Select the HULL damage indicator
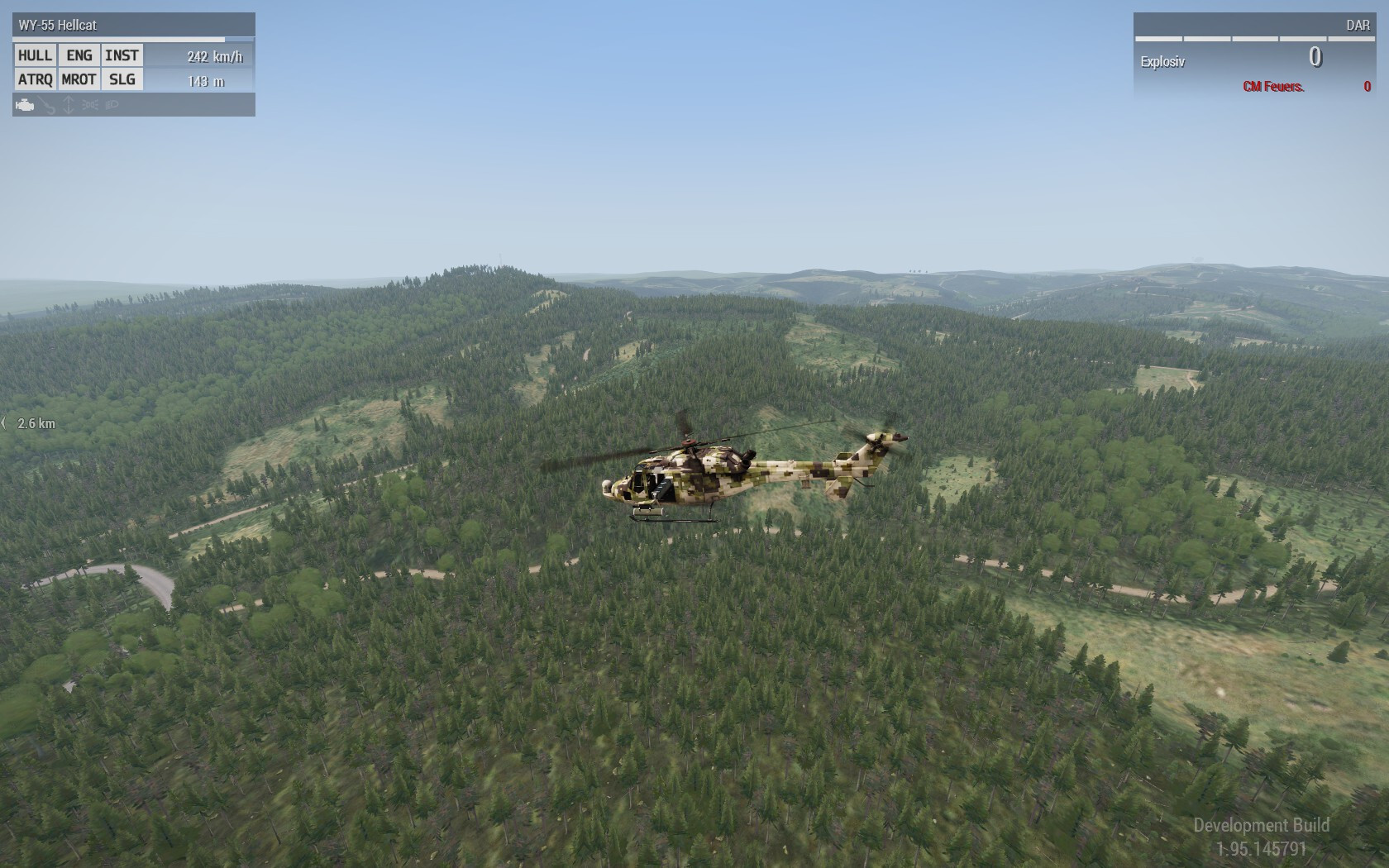 click(x=36, y=55)
